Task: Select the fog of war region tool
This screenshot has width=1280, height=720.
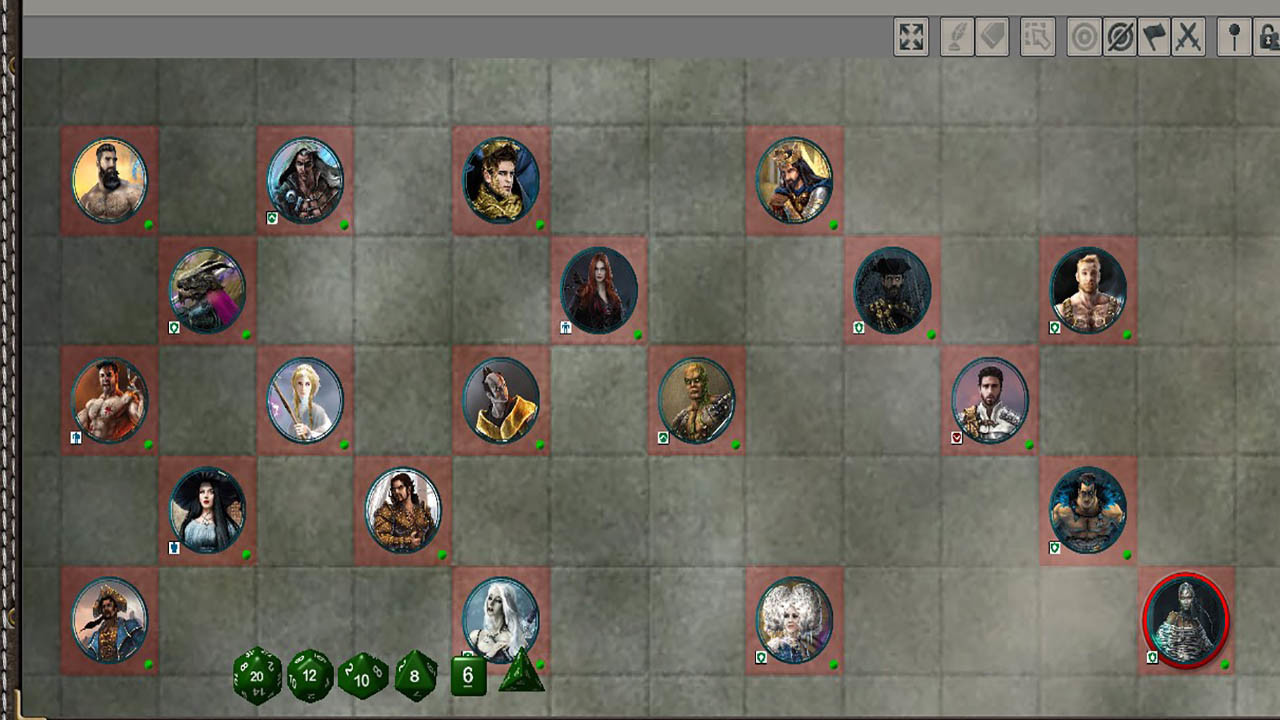Action: click(1037, 37)
